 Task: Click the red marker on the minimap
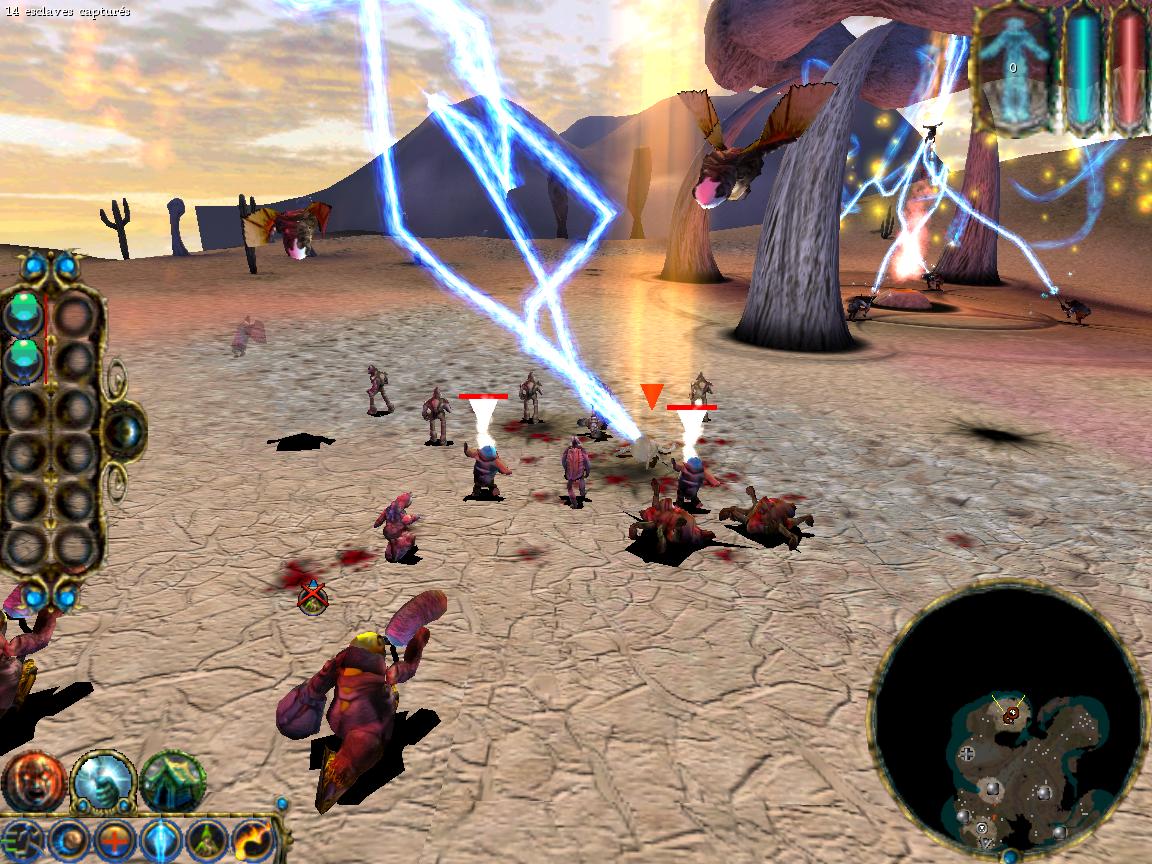(x=1012, y=712)
